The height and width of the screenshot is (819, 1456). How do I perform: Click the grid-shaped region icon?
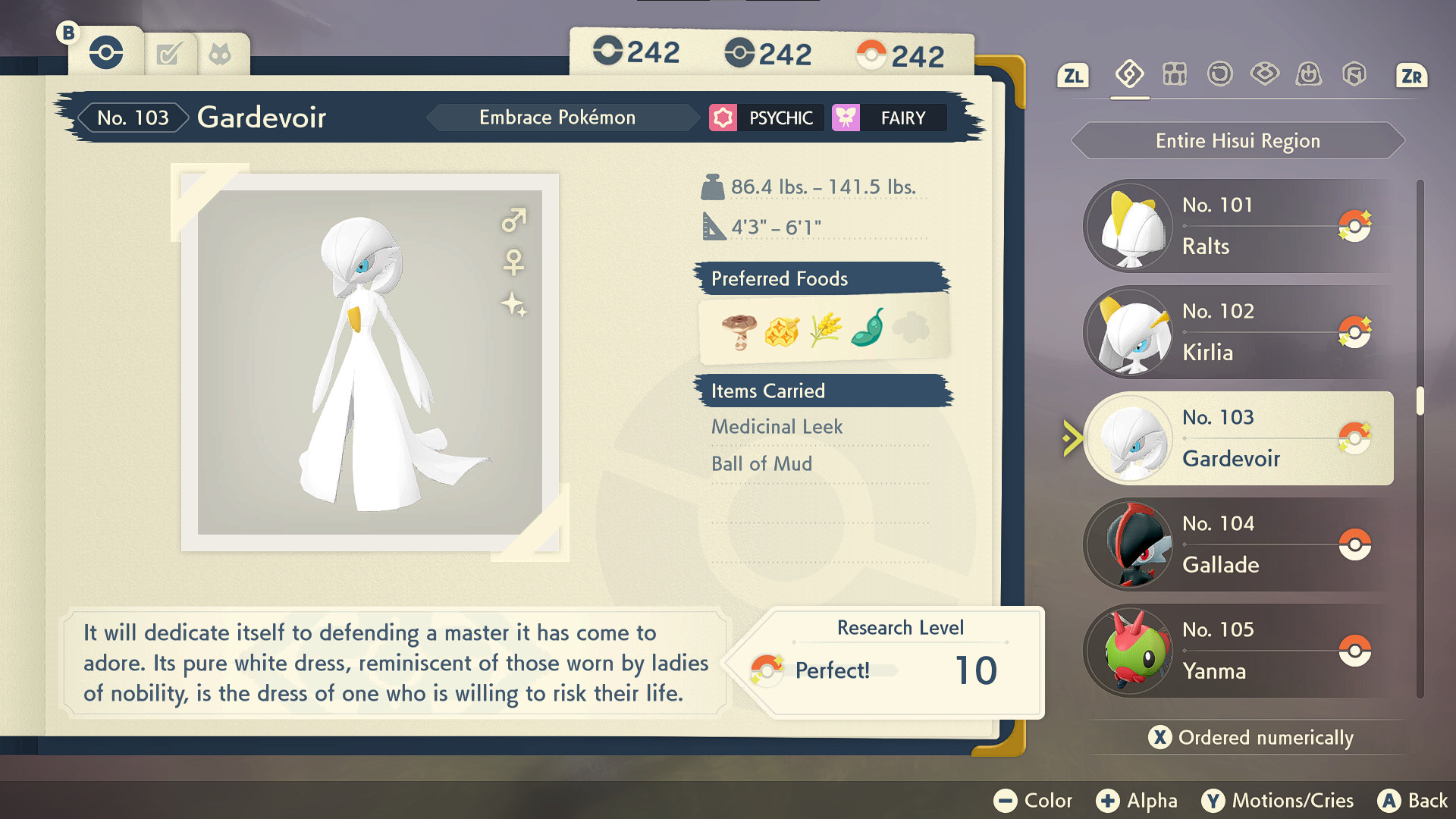[1175, 74]
